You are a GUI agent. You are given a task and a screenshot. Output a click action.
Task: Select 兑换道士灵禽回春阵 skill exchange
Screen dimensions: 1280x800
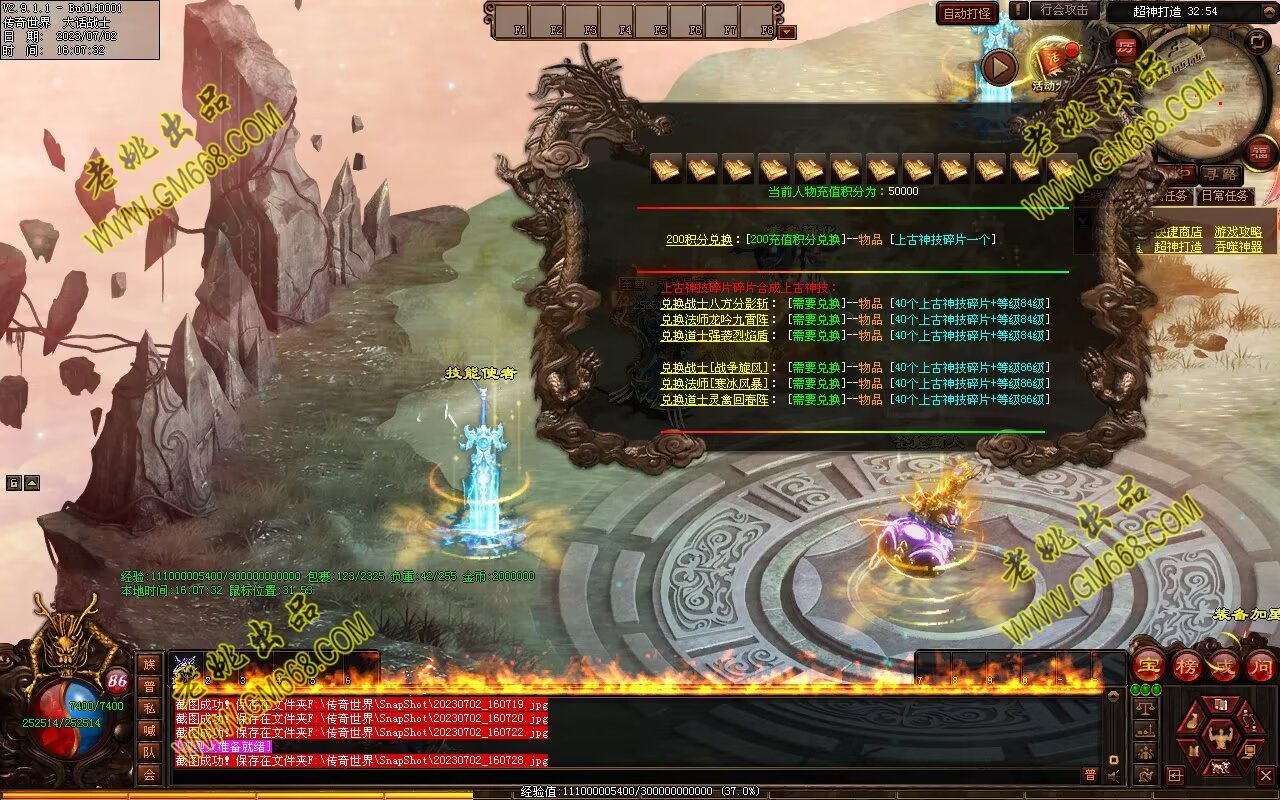pos(714,400)
